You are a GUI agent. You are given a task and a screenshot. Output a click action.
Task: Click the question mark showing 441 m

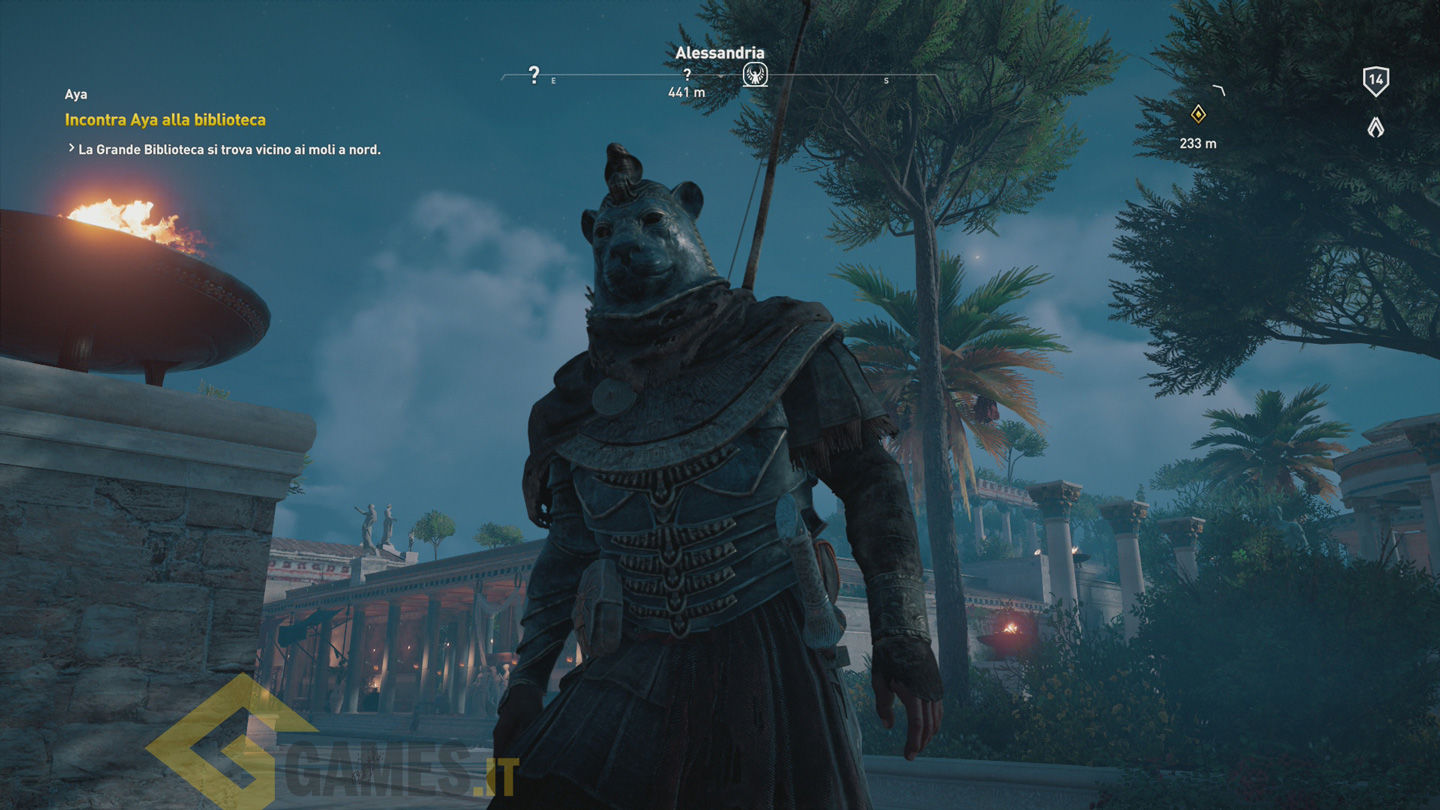click(687, 75)
